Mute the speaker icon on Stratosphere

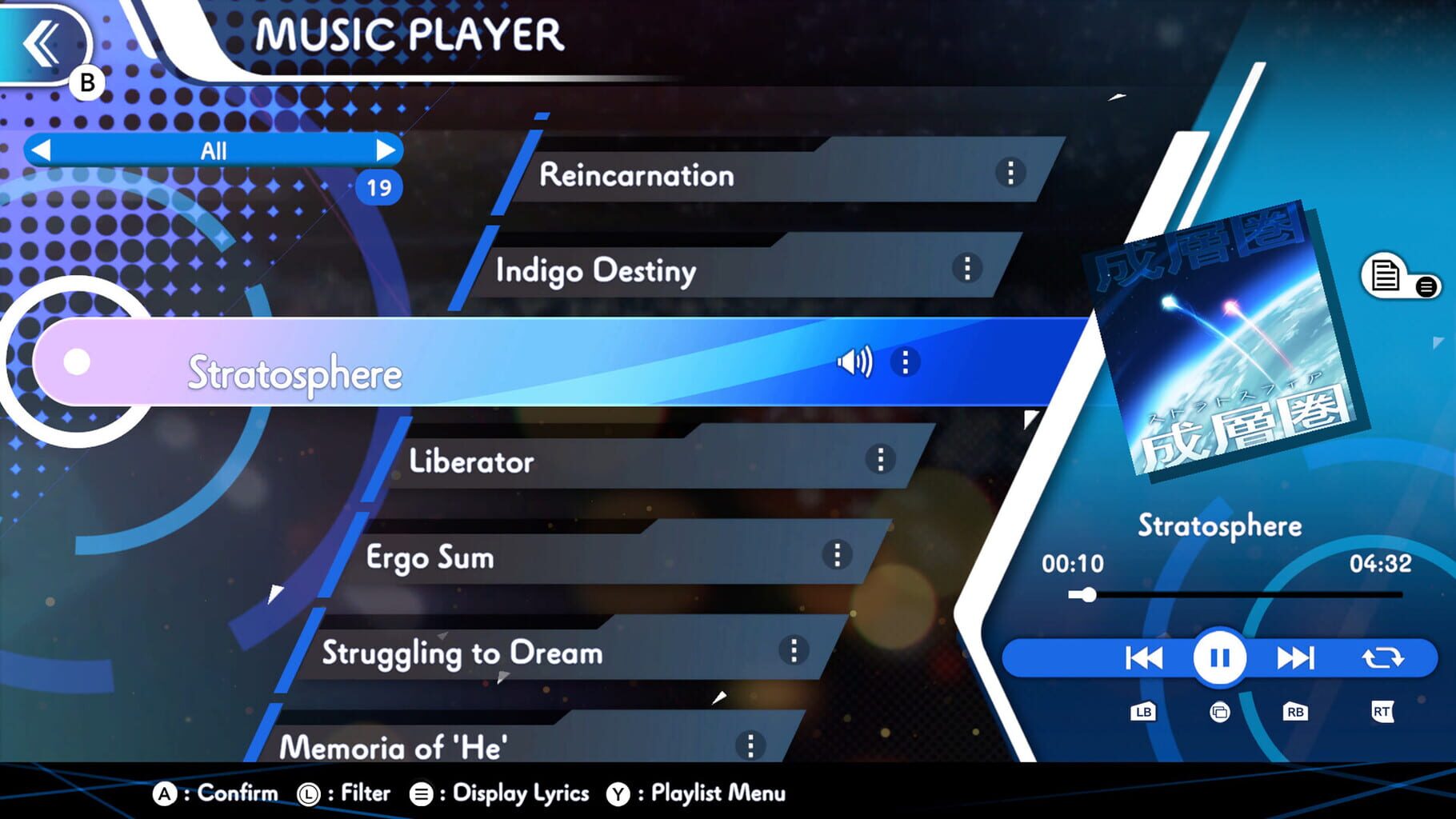point(854,362)
